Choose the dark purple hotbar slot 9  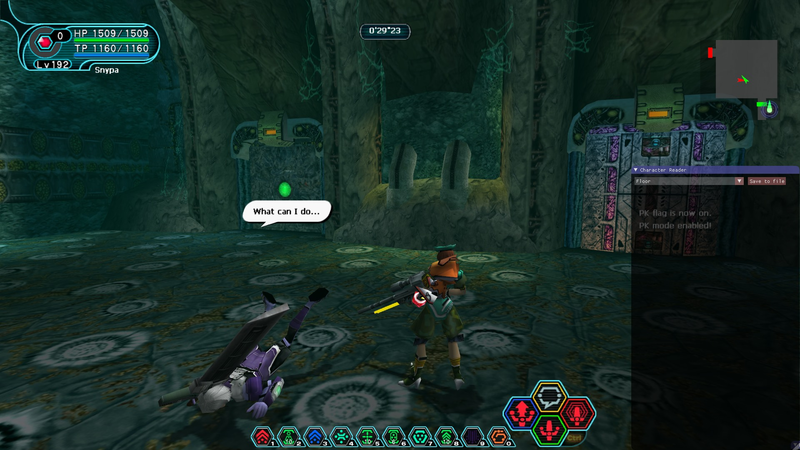coord(471,436)
